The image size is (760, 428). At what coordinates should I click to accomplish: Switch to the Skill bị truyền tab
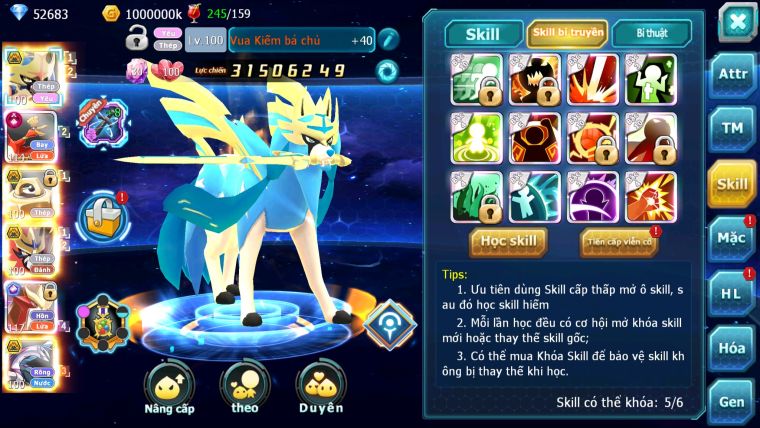[567, 33]
